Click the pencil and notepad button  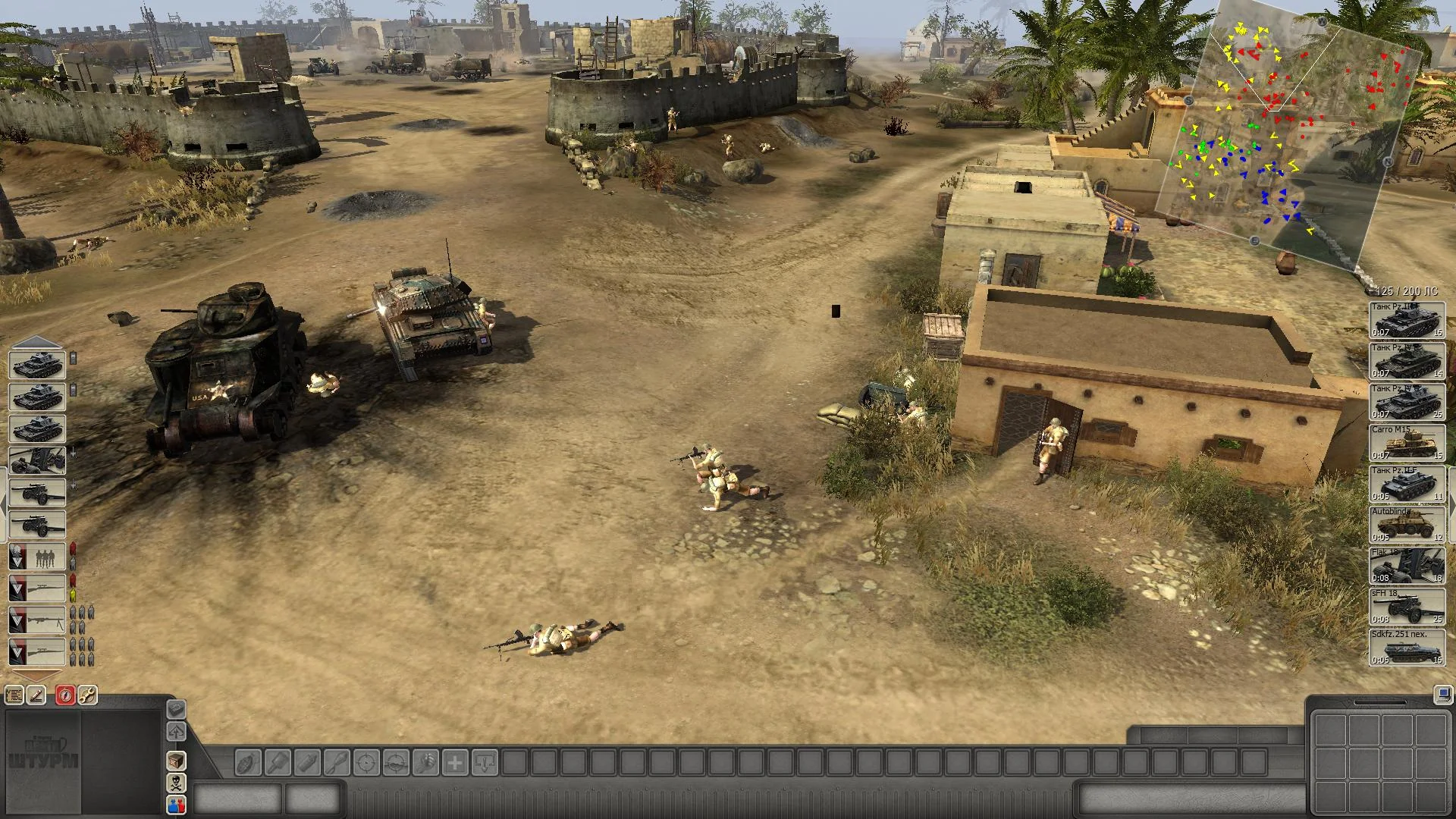click(36, 695)
